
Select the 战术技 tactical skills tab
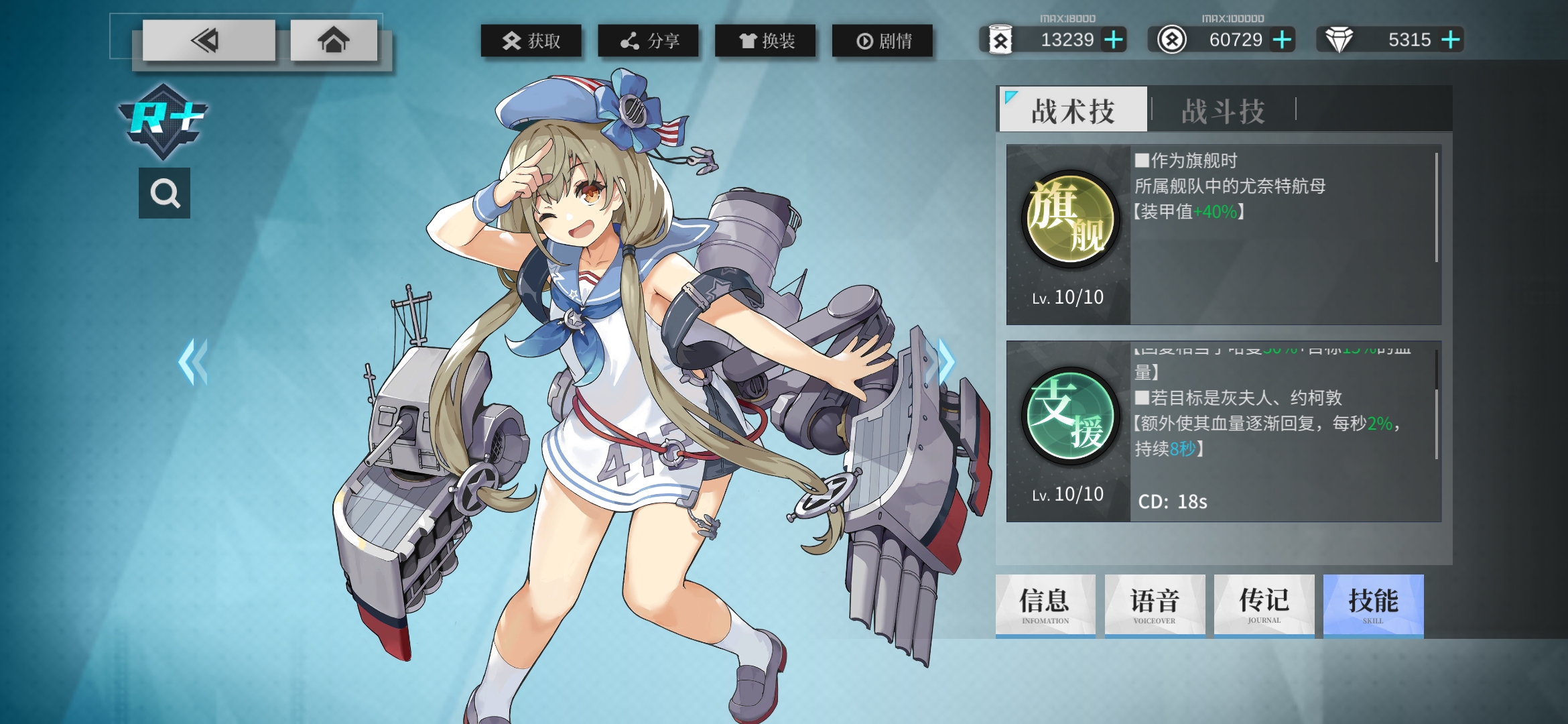(1073, 111)
